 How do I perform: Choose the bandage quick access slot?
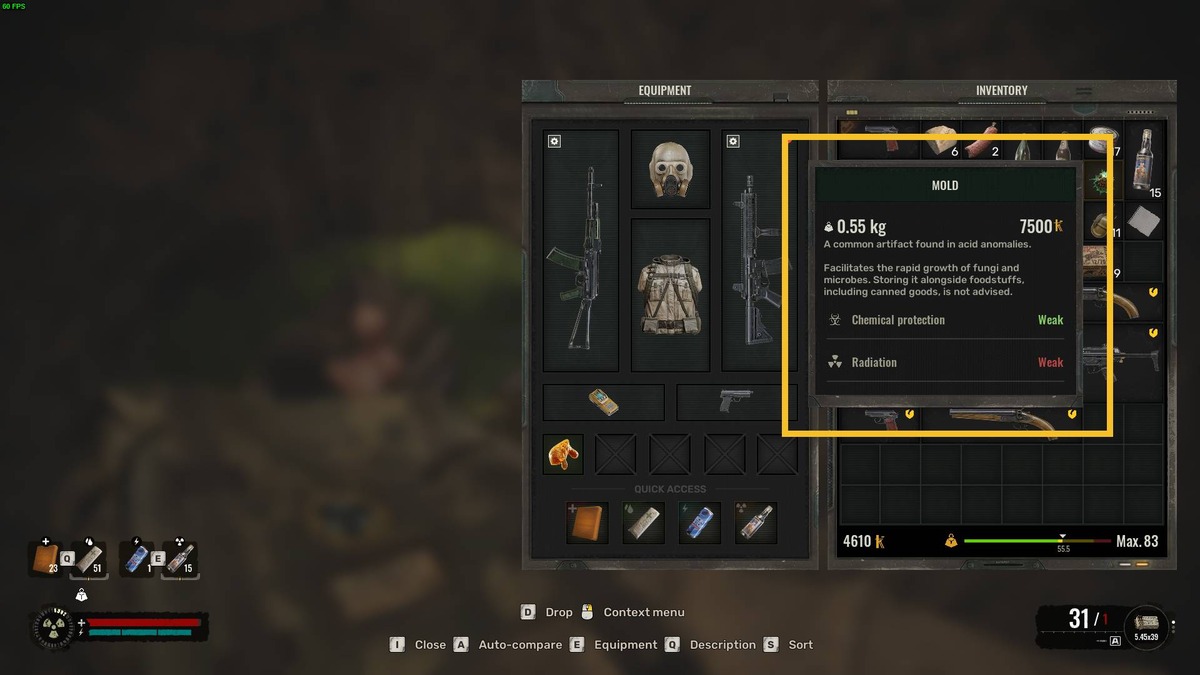coord(643,523)
